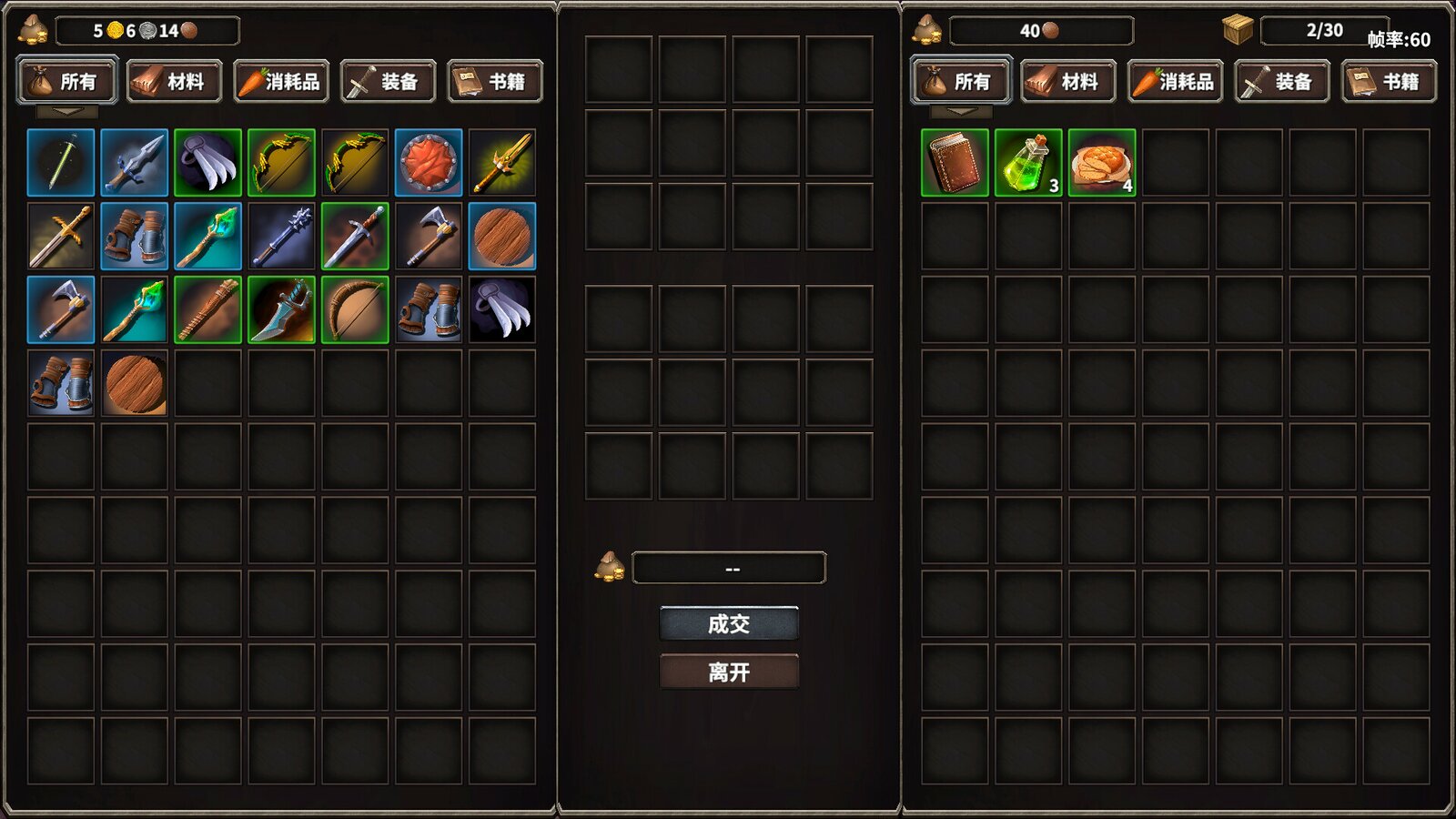Viewport: 1456px width, 819px height.
Task: Select 所有 tab above the potion inventory
Action: pos(961,82)
